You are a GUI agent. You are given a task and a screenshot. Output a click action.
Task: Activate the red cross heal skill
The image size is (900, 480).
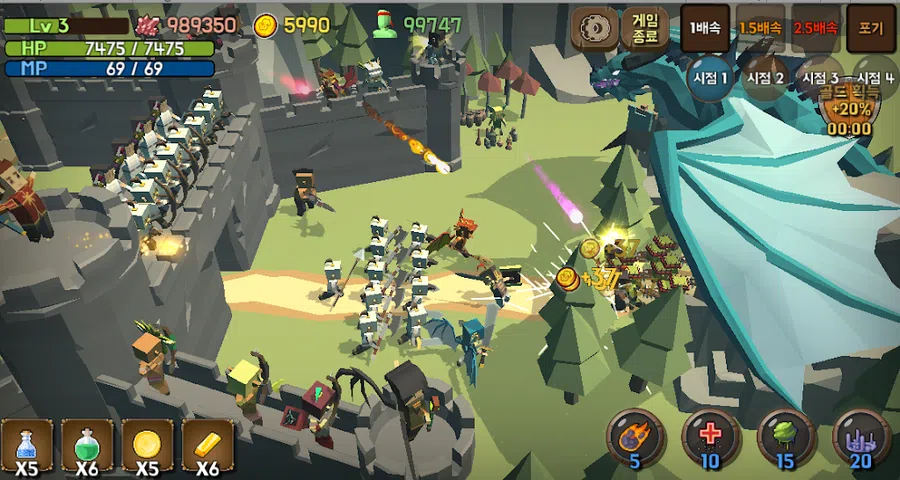pos(710,436)
